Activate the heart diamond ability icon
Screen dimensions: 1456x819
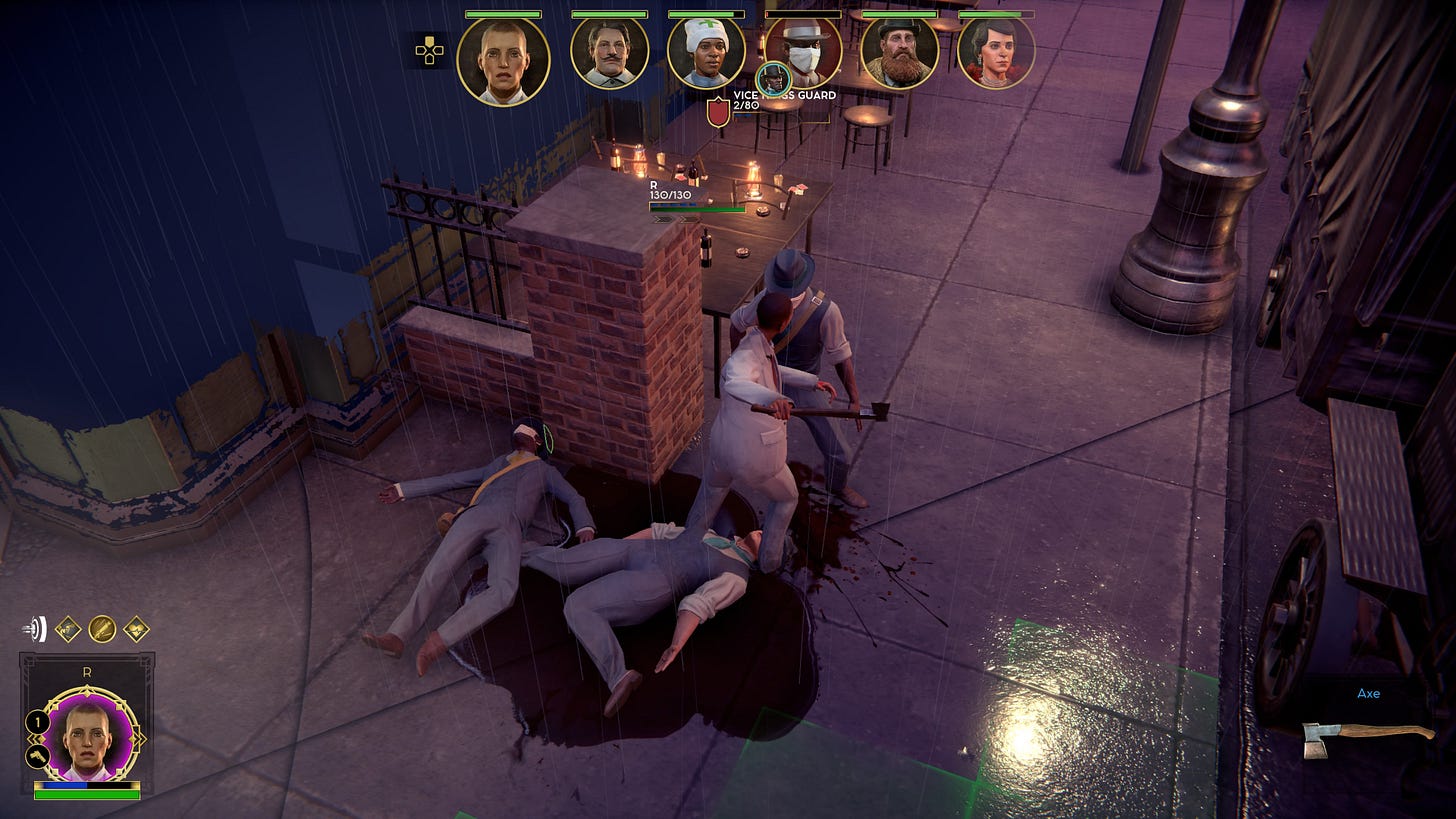tap(136, 629)
